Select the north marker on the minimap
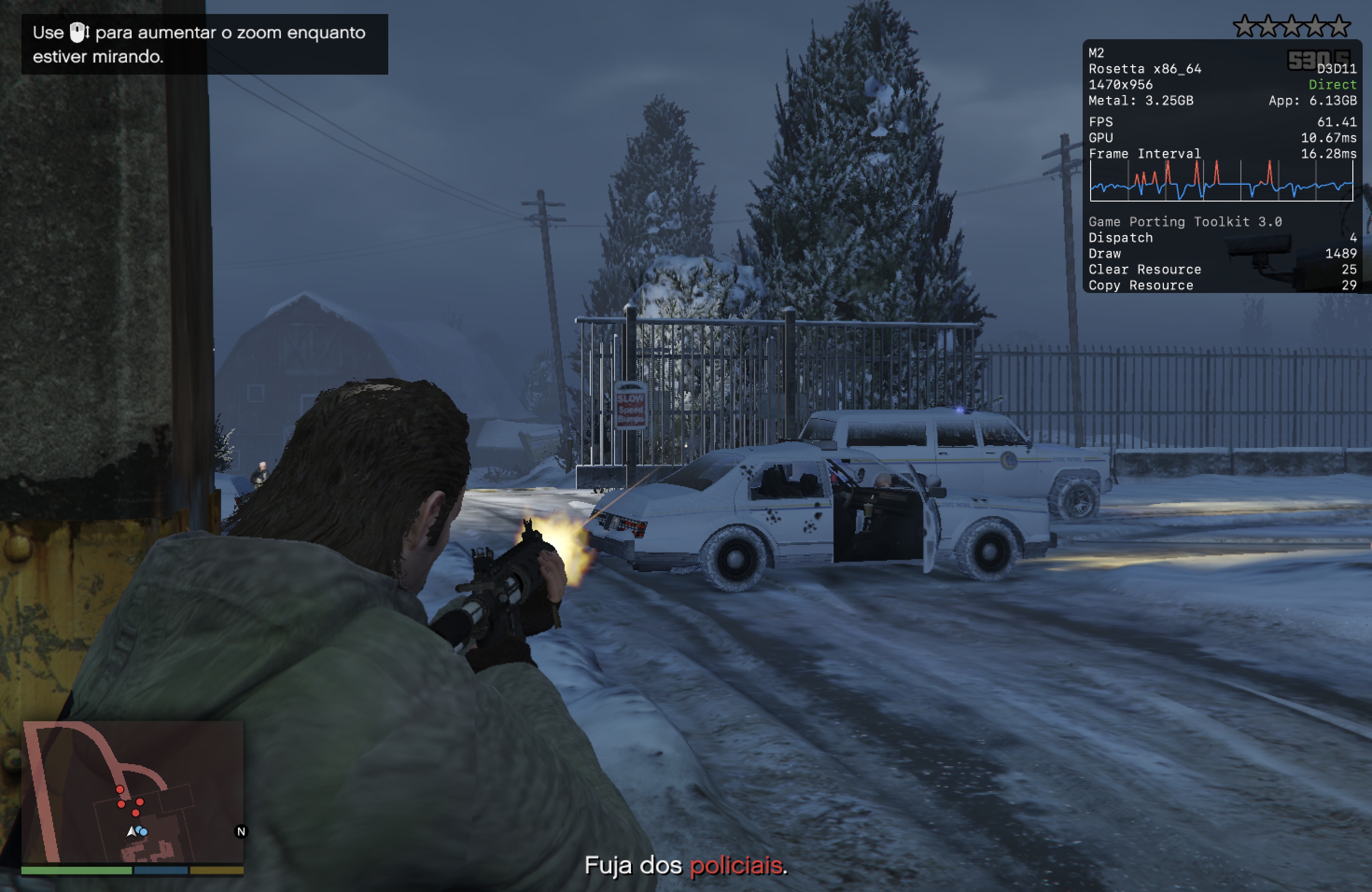Image resolution: width=1372 pixels, height=892 pixels. [x=241, y=831]
